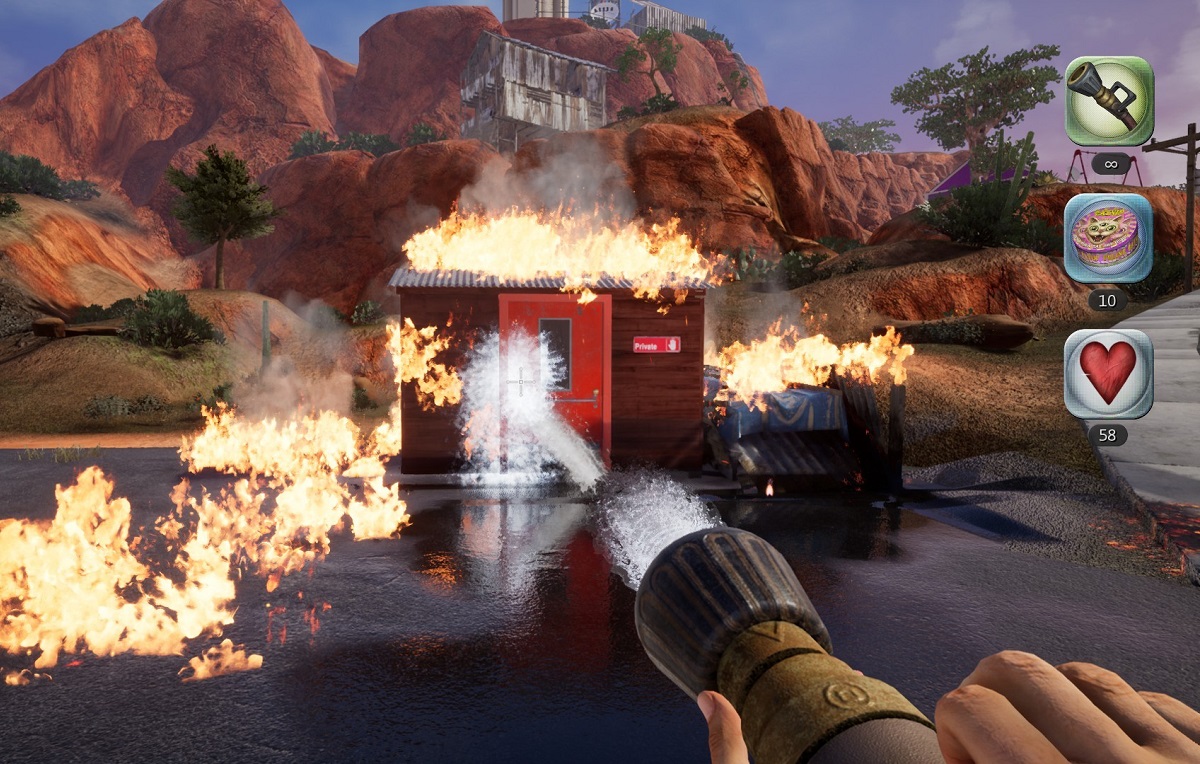Select the fire hose nozzle weapon icon
This screenshot has height=764, width=1200.
[1108, 101]
